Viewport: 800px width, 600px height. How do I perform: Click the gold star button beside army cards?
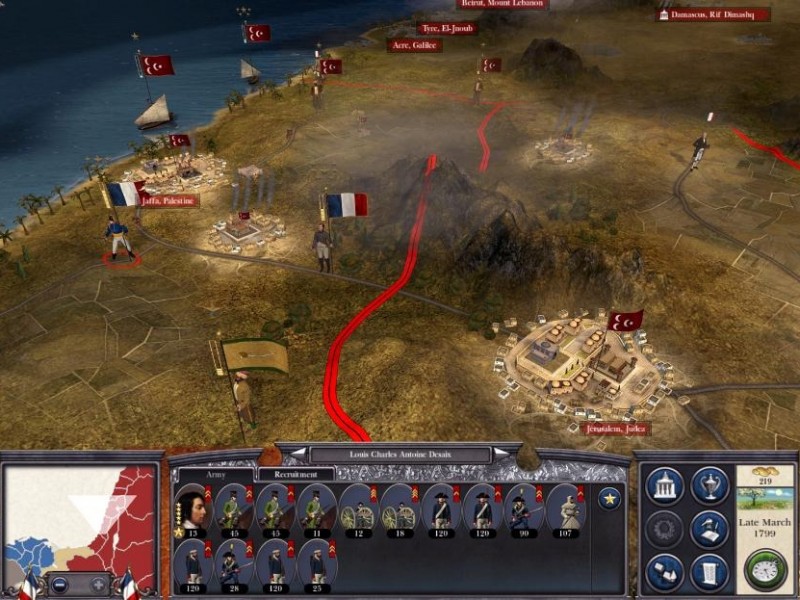coord(608,497)
